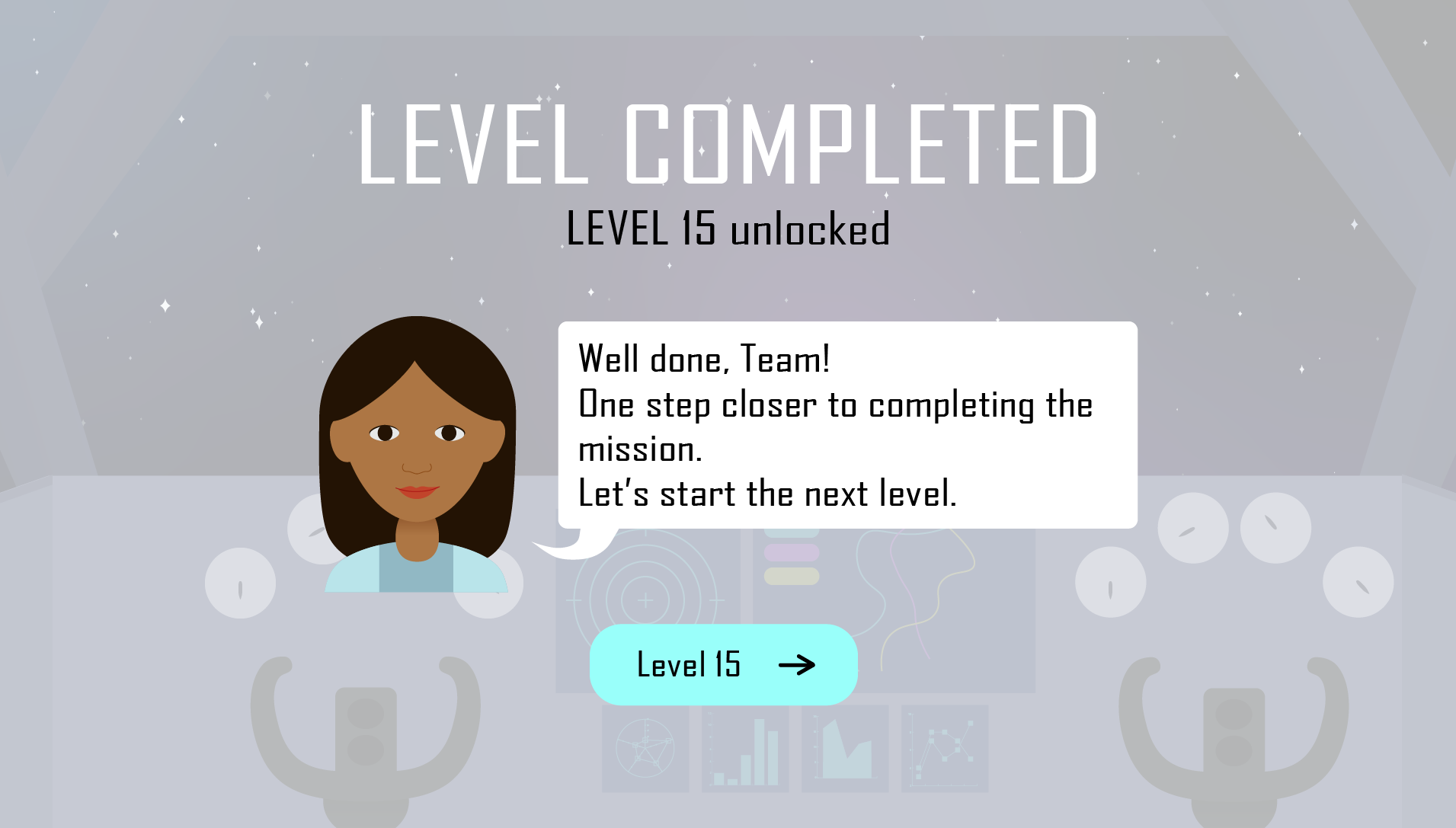Click the LEVEL COMPLETED title text
This screenshot has width=1456, height=828.
point(728,145)
